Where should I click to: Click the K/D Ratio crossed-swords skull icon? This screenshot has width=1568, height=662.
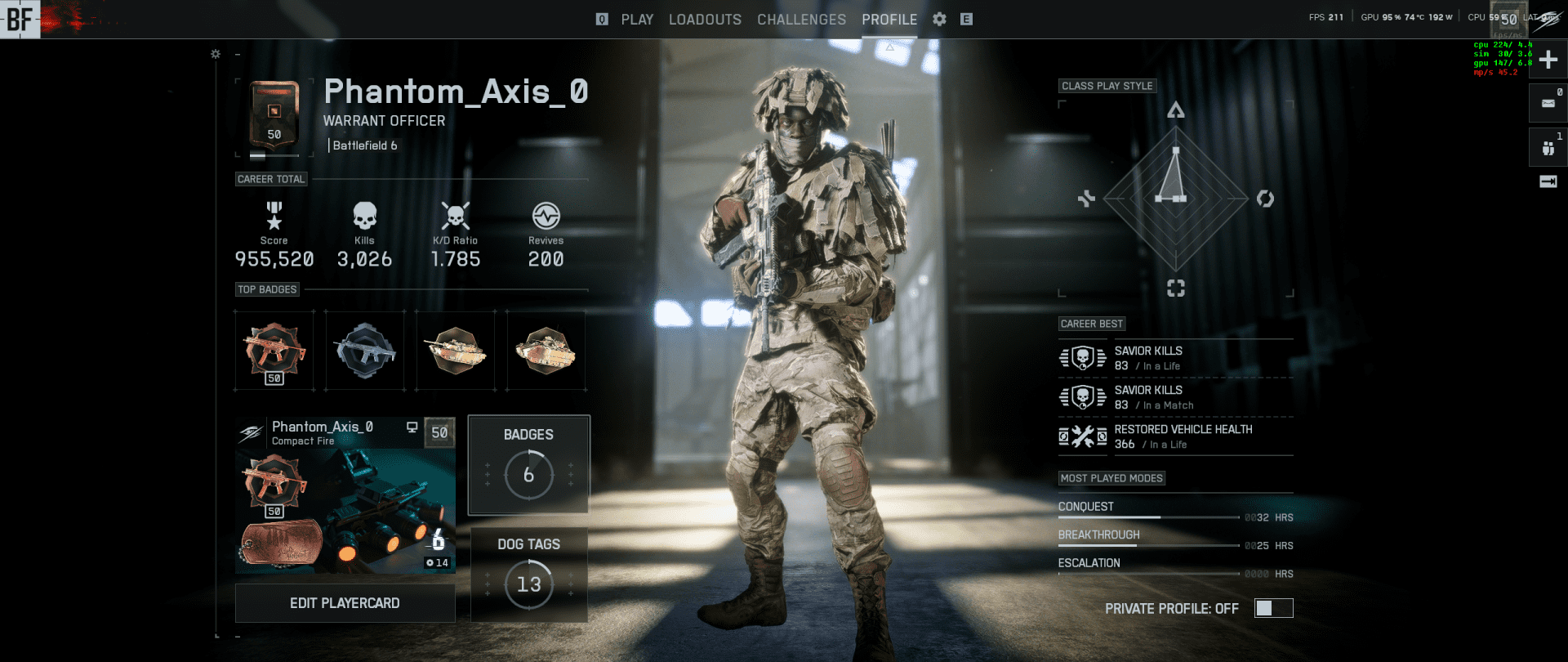tap(456, 216)
